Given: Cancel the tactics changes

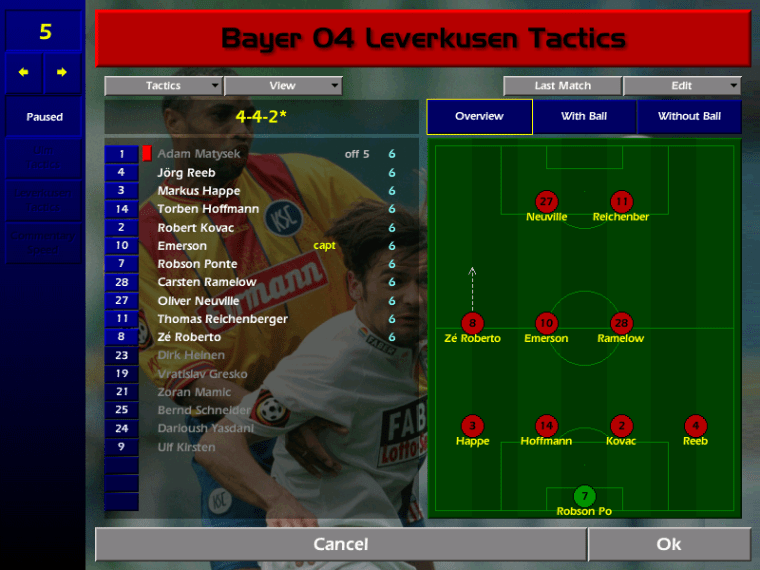Looking at the screenshot, I should (x=340, y=544).
